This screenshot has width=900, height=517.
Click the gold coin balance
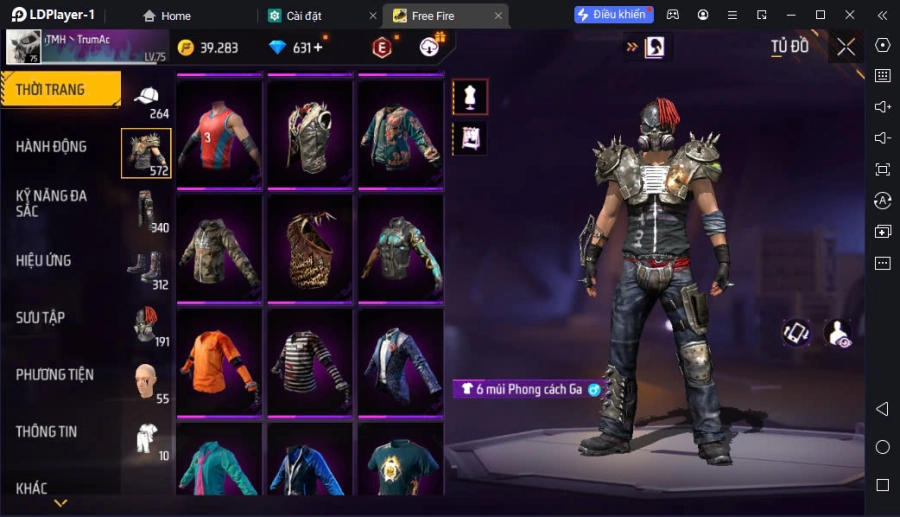coord(209,48)
